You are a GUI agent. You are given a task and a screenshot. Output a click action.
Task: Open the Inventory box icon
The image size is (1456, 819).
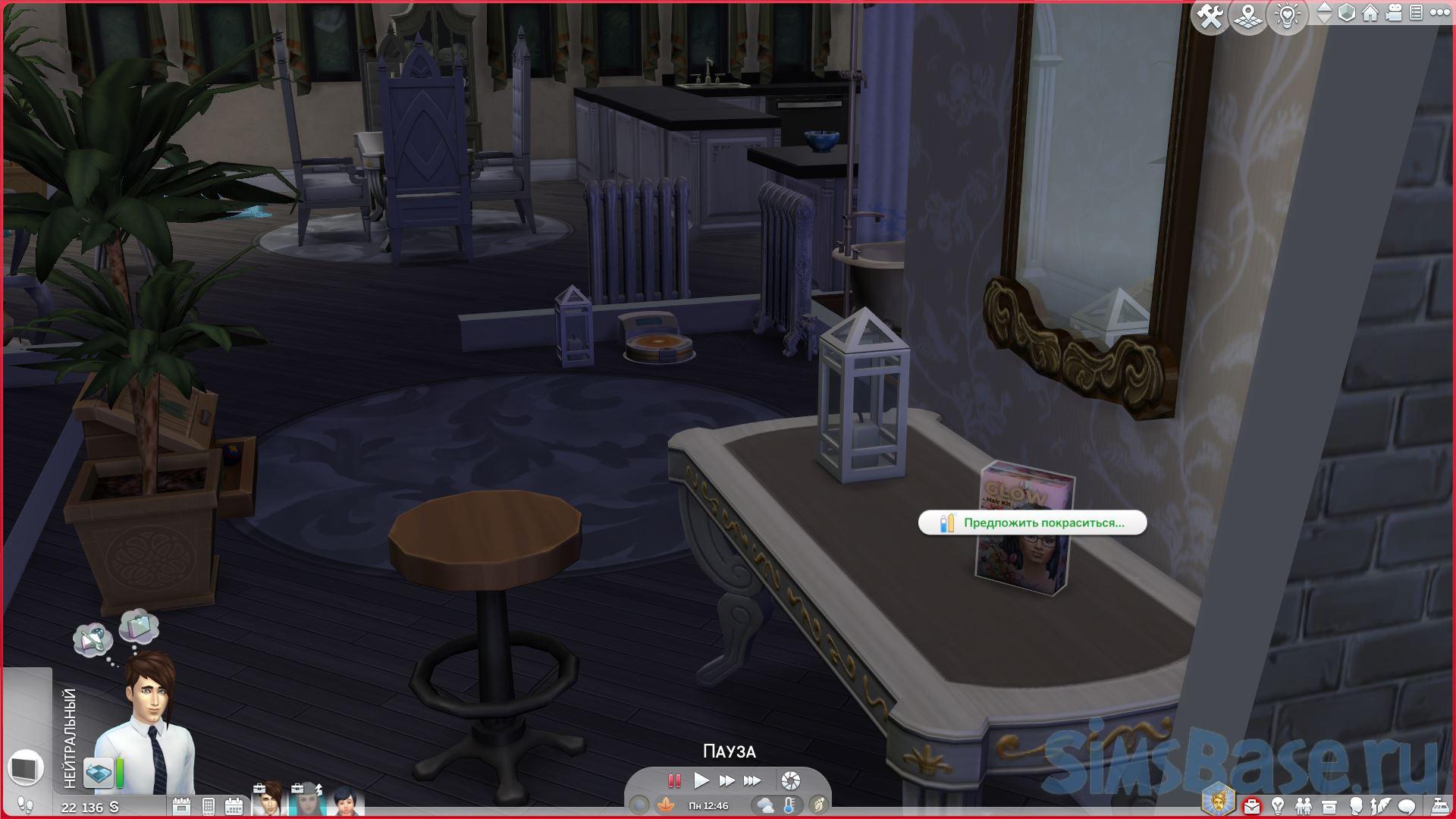point(1329,805)
